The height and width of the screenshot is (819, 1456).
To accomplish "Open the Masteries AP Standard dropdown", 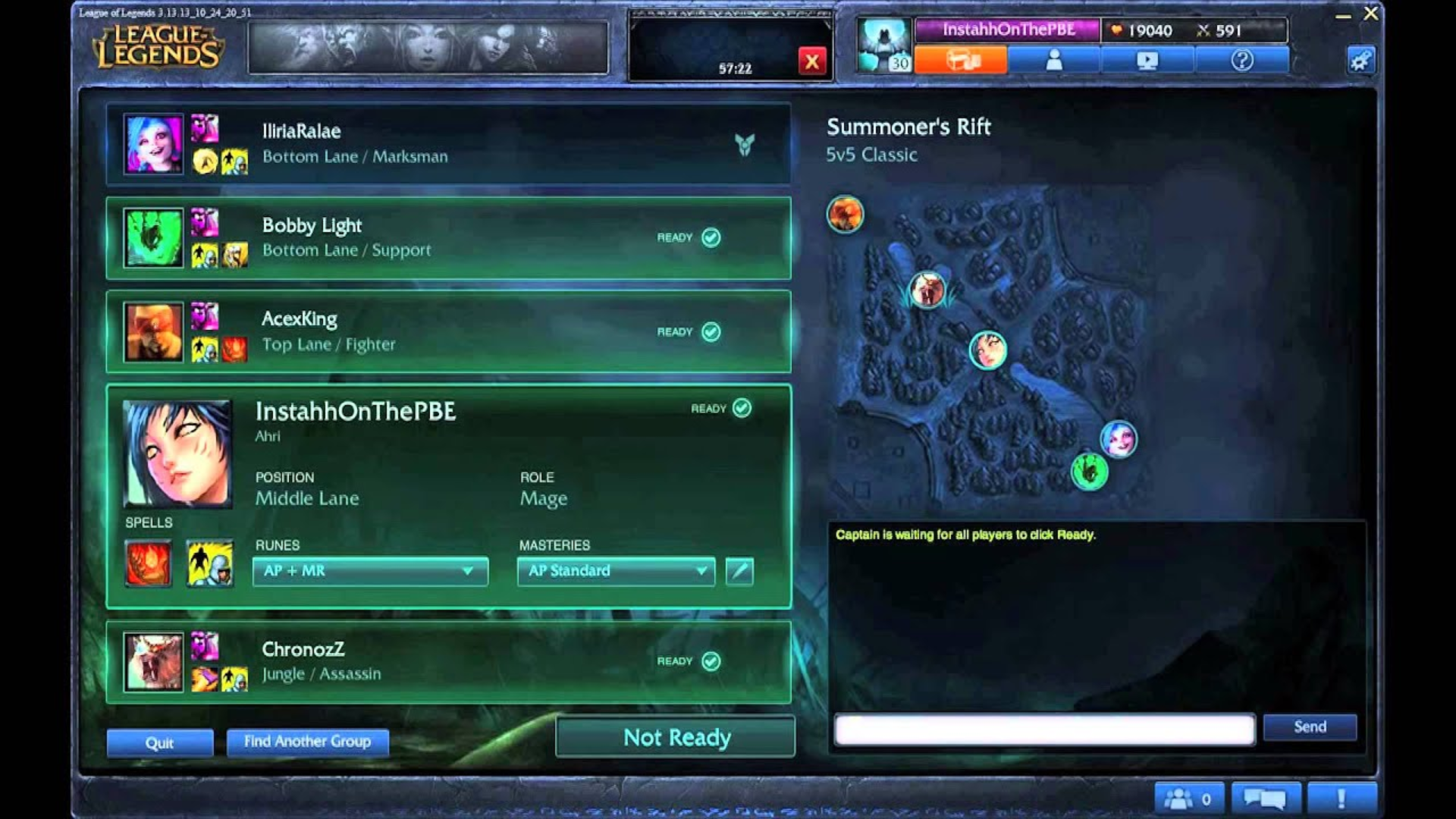I will pos(615,572).
